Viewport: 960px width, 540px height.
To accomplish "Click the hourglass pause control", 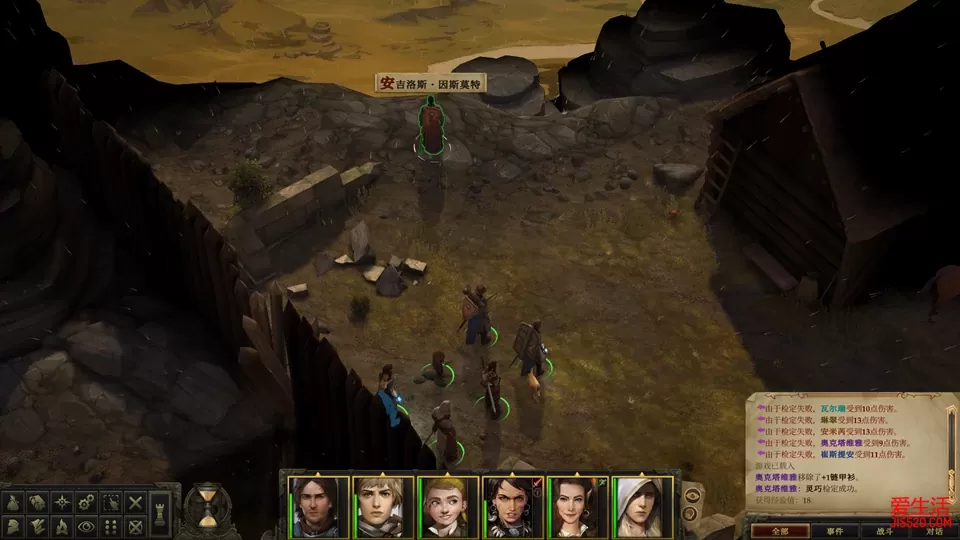I will [x=208, y=506].
